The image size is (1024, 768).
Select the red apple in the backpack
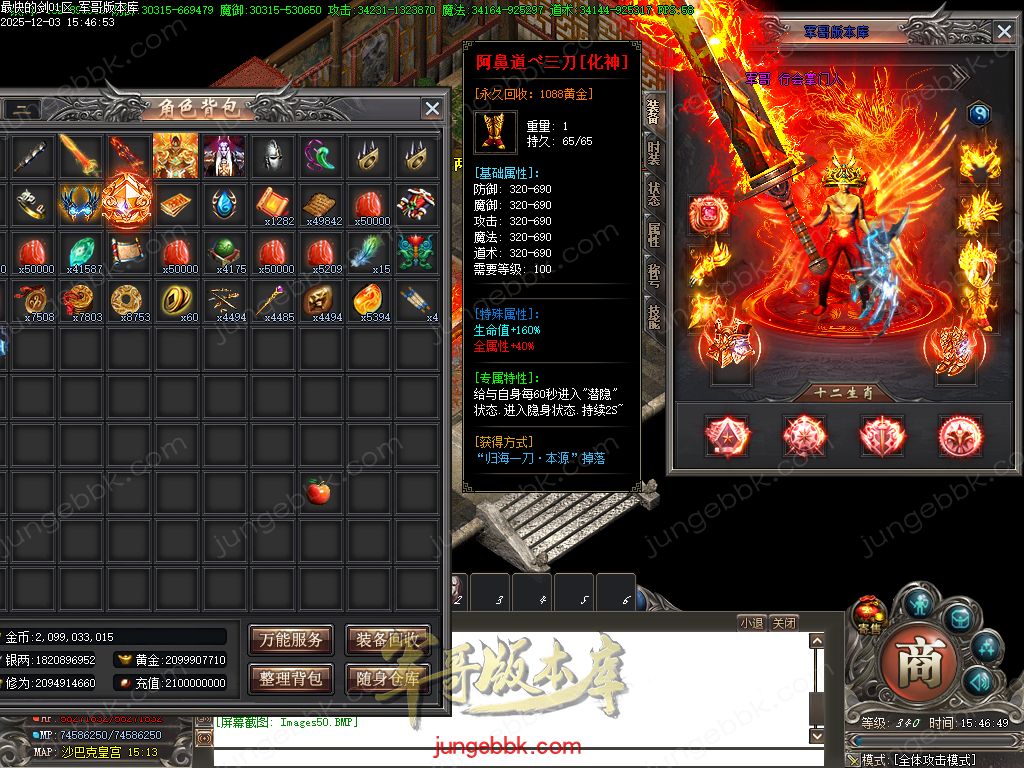(319, 491)
